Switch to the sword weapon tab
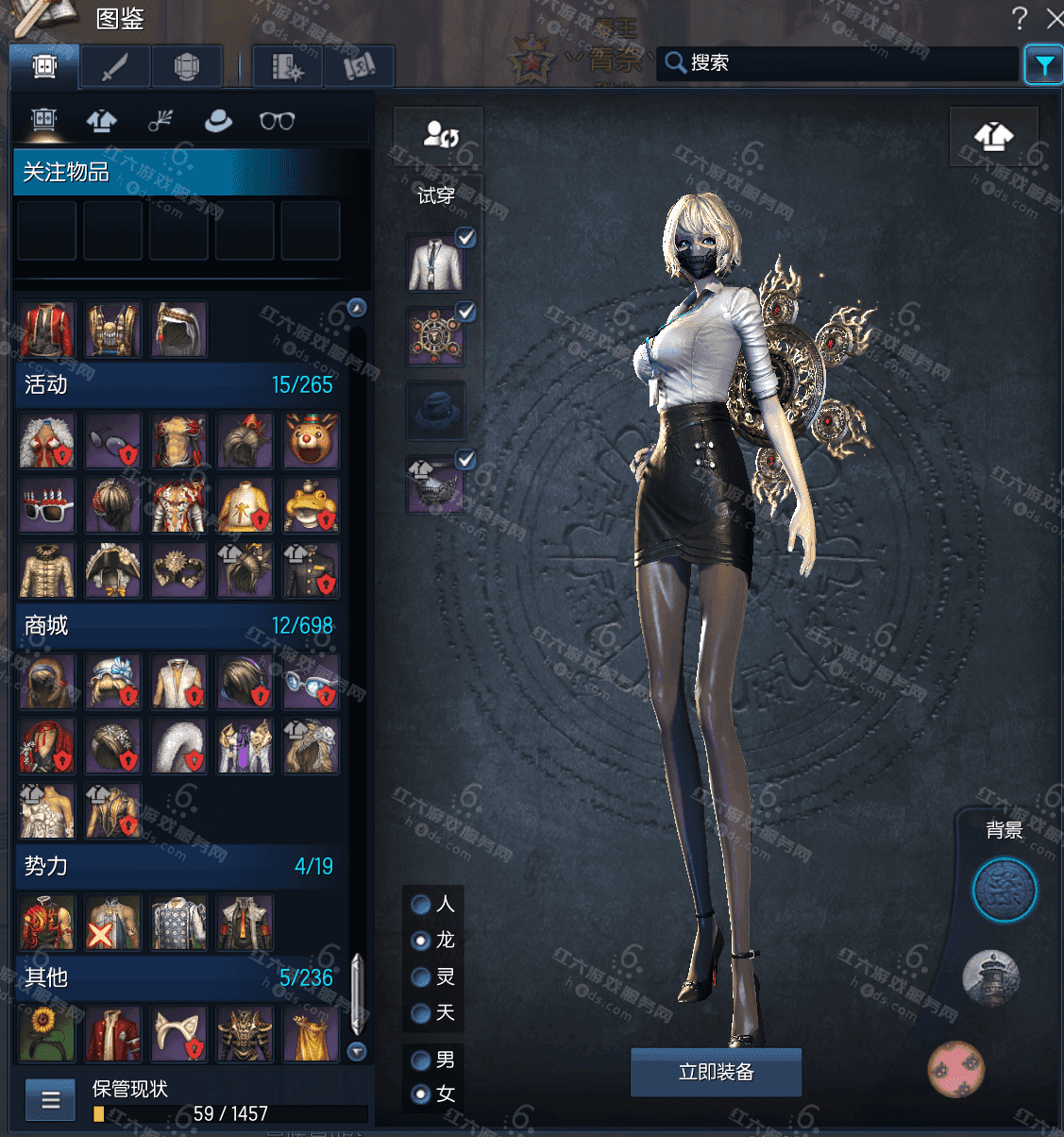The width and height of the screenshot is (1064, 1137). (x=114, y=67)
